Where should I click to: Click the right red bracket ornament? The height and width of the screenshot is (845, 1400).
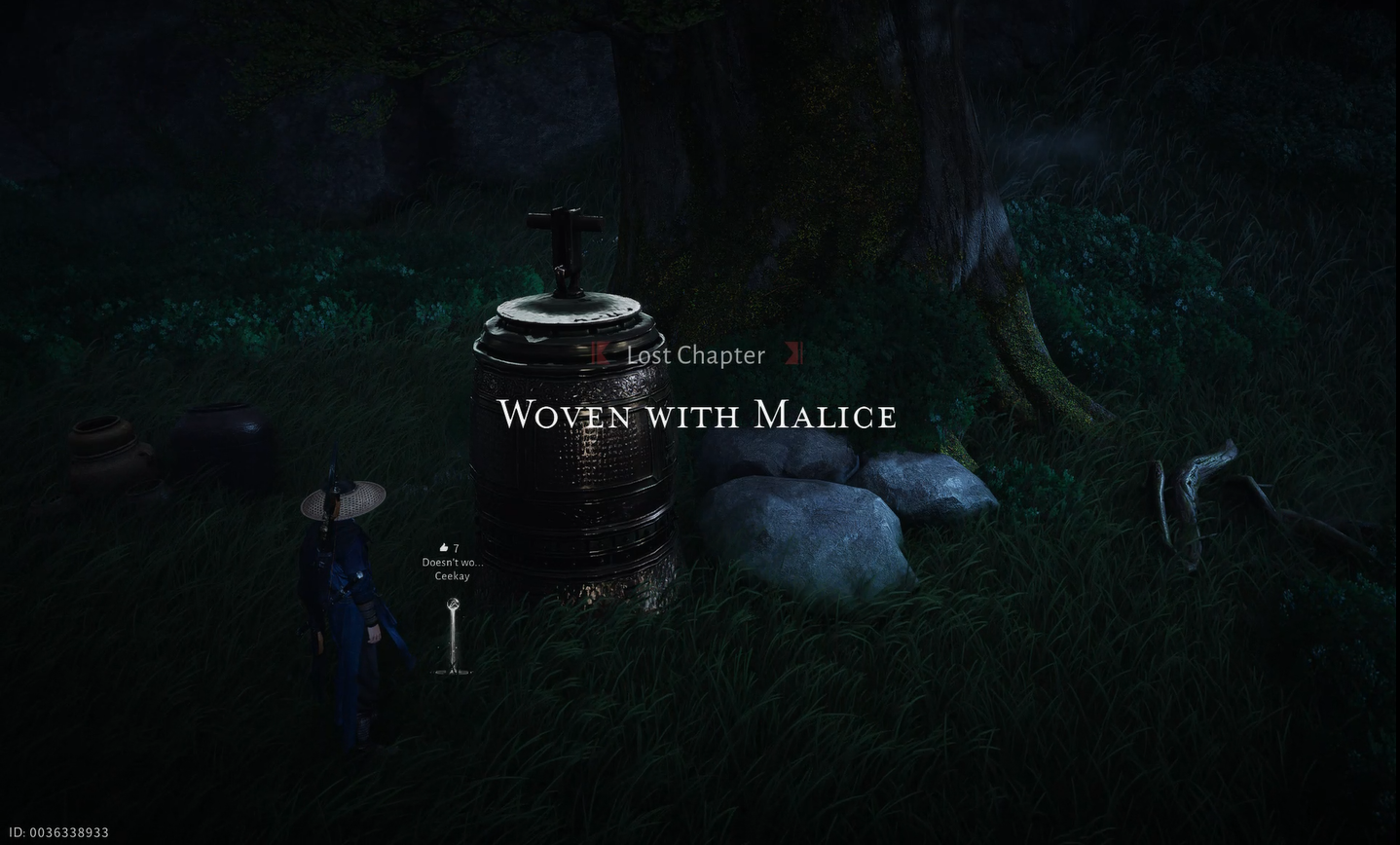click(793, 354)
